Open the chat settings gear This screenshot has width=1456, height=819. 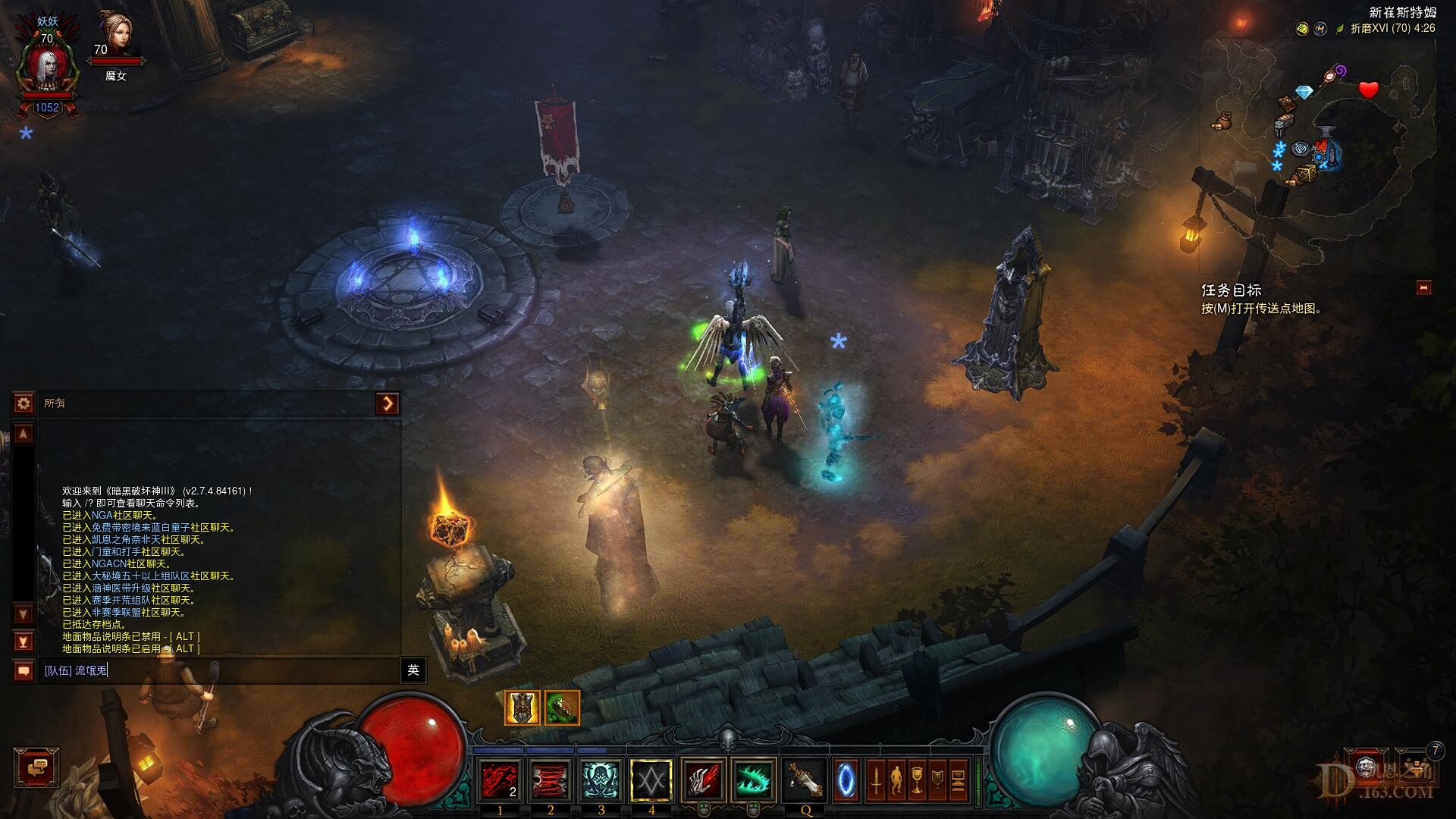24,403
